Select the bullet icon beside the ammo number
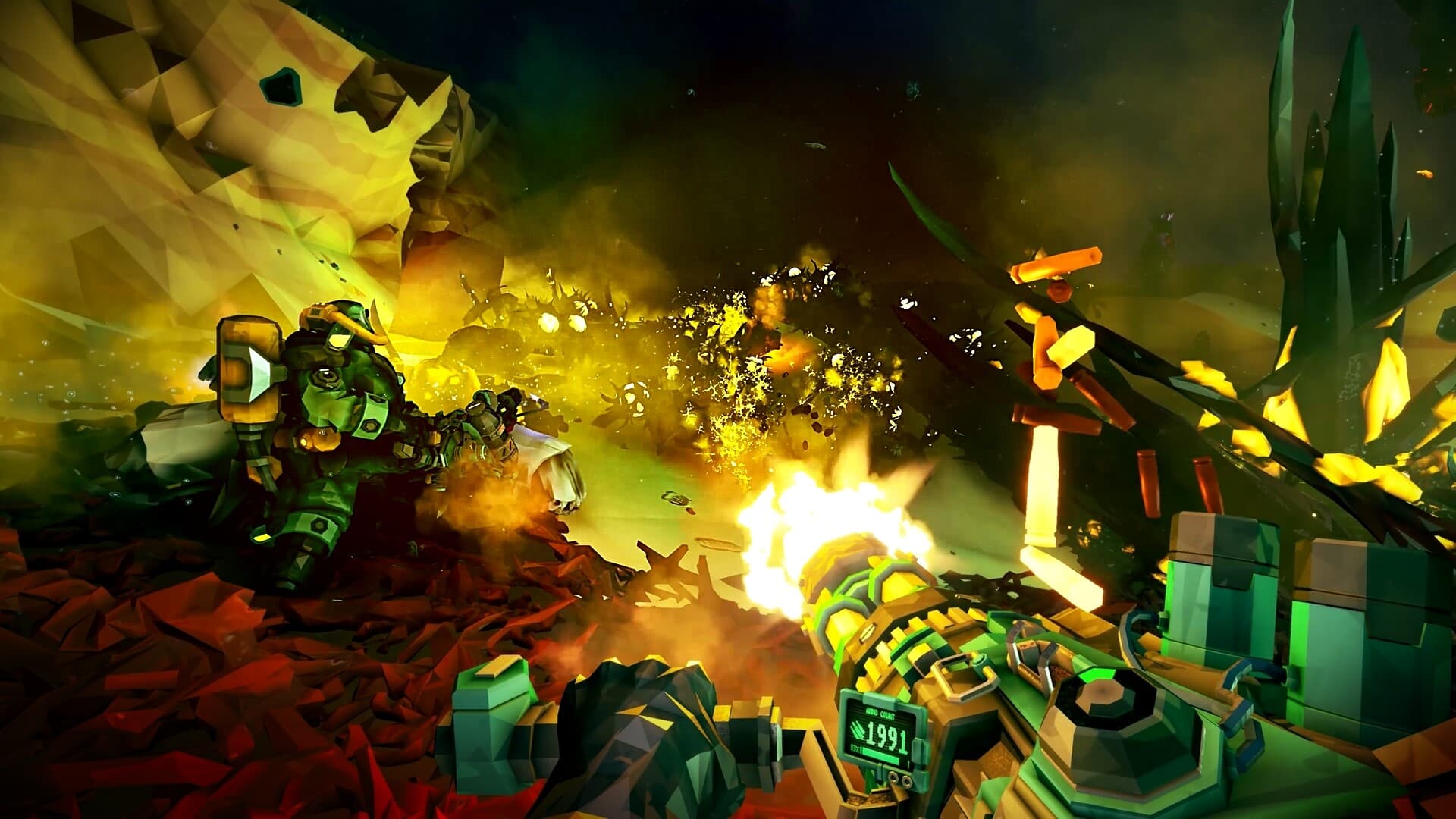This screenshot has height=819, width=1456. (x=857, y=732)
